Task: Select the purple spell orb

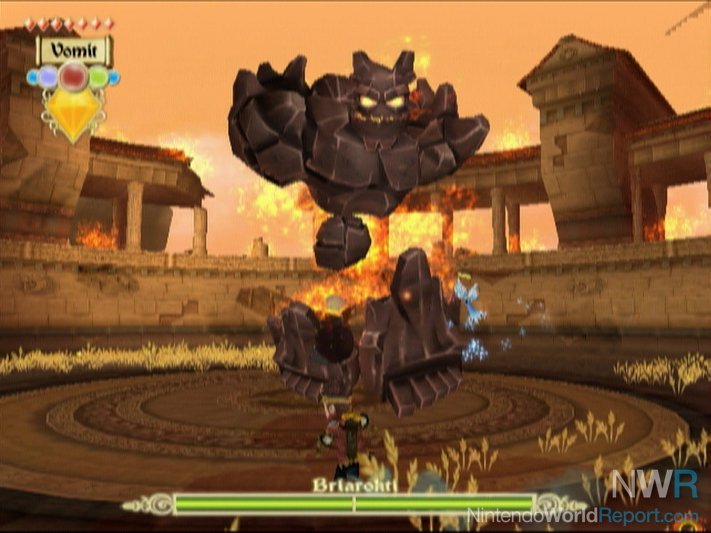Action: pos(49,77)
